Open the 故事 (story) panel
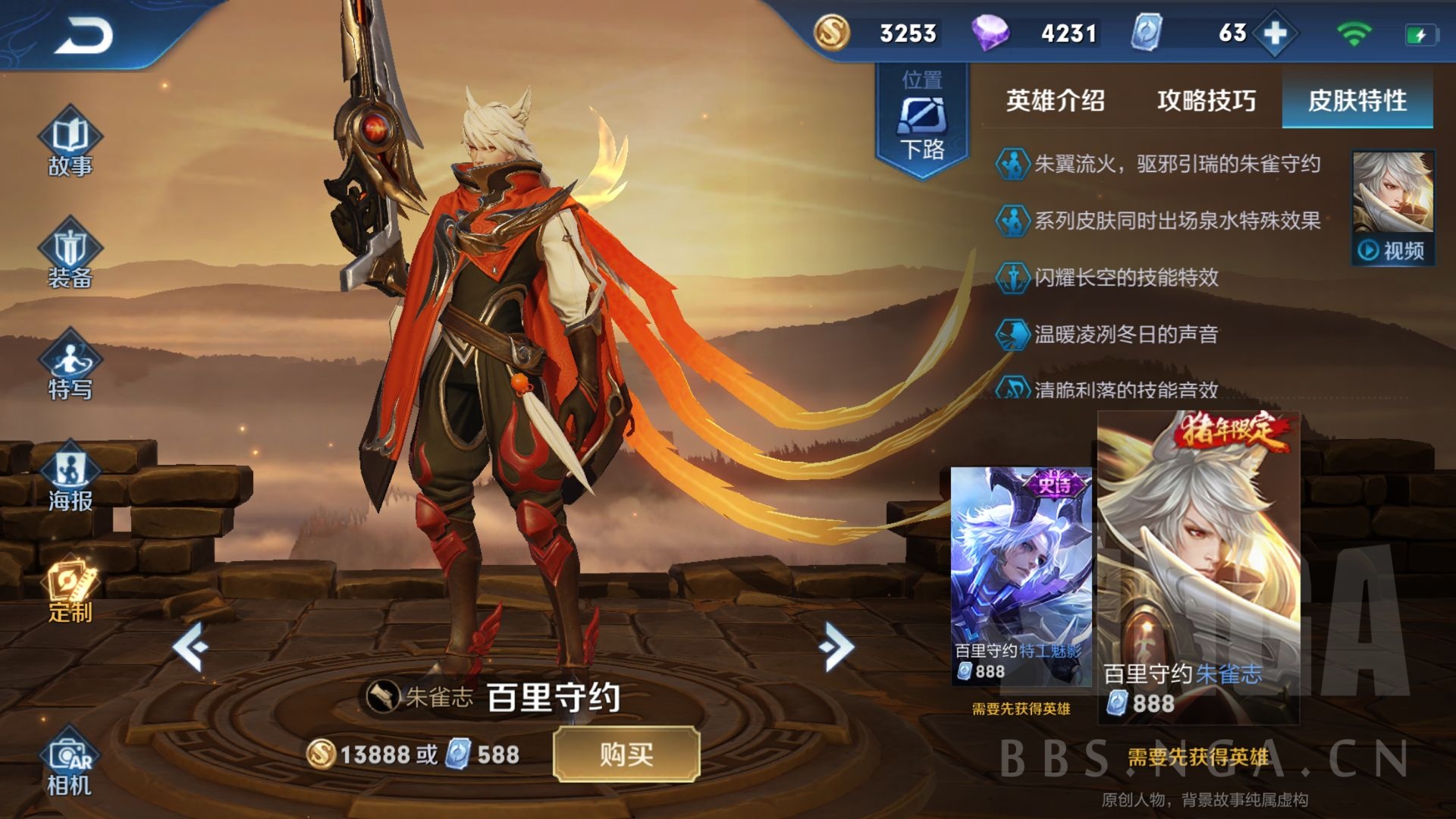 tap(71, 140)
